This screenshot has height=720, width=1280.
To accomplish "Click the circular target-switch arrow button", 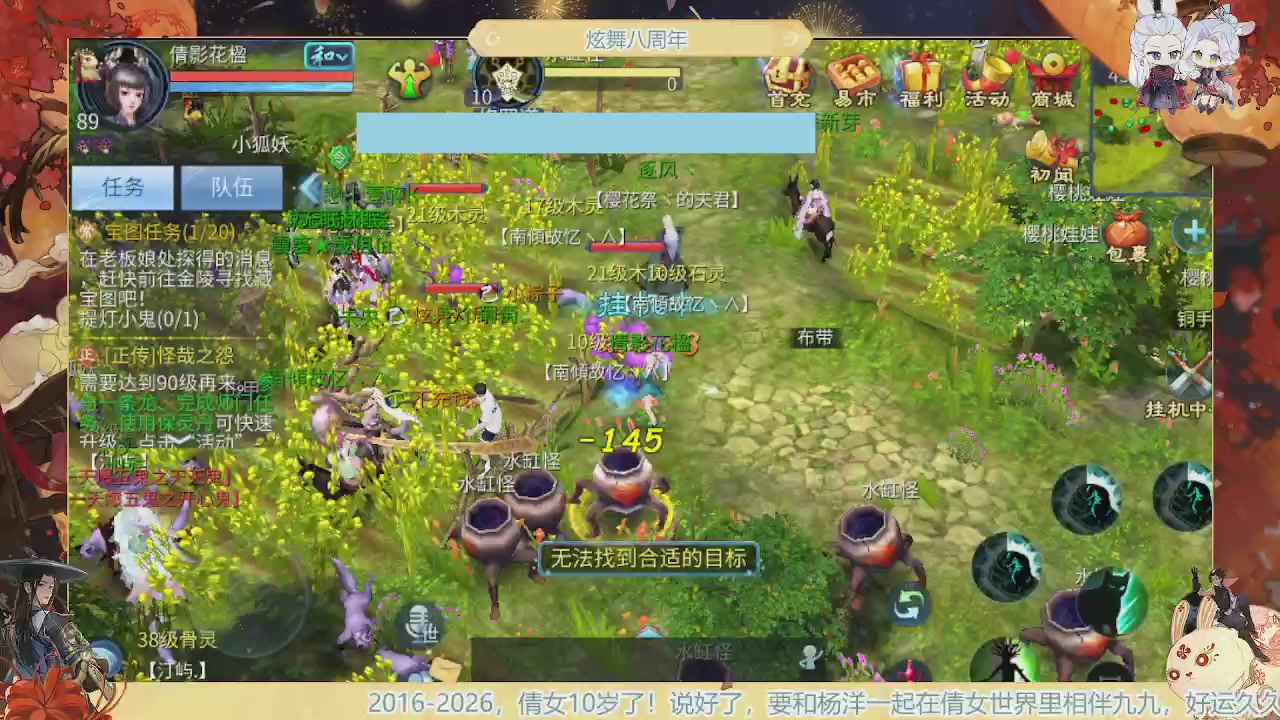I will pyautogui.click(x=908, y=607).
